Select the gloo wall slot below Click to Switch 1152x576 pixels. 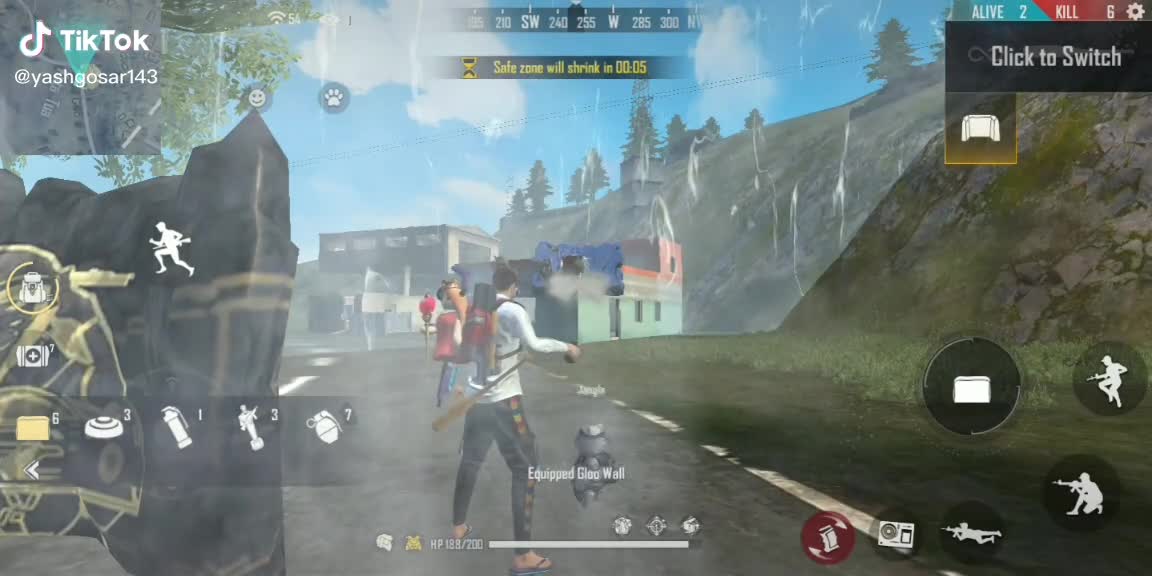pyautogui.click(x=980, y=128)
